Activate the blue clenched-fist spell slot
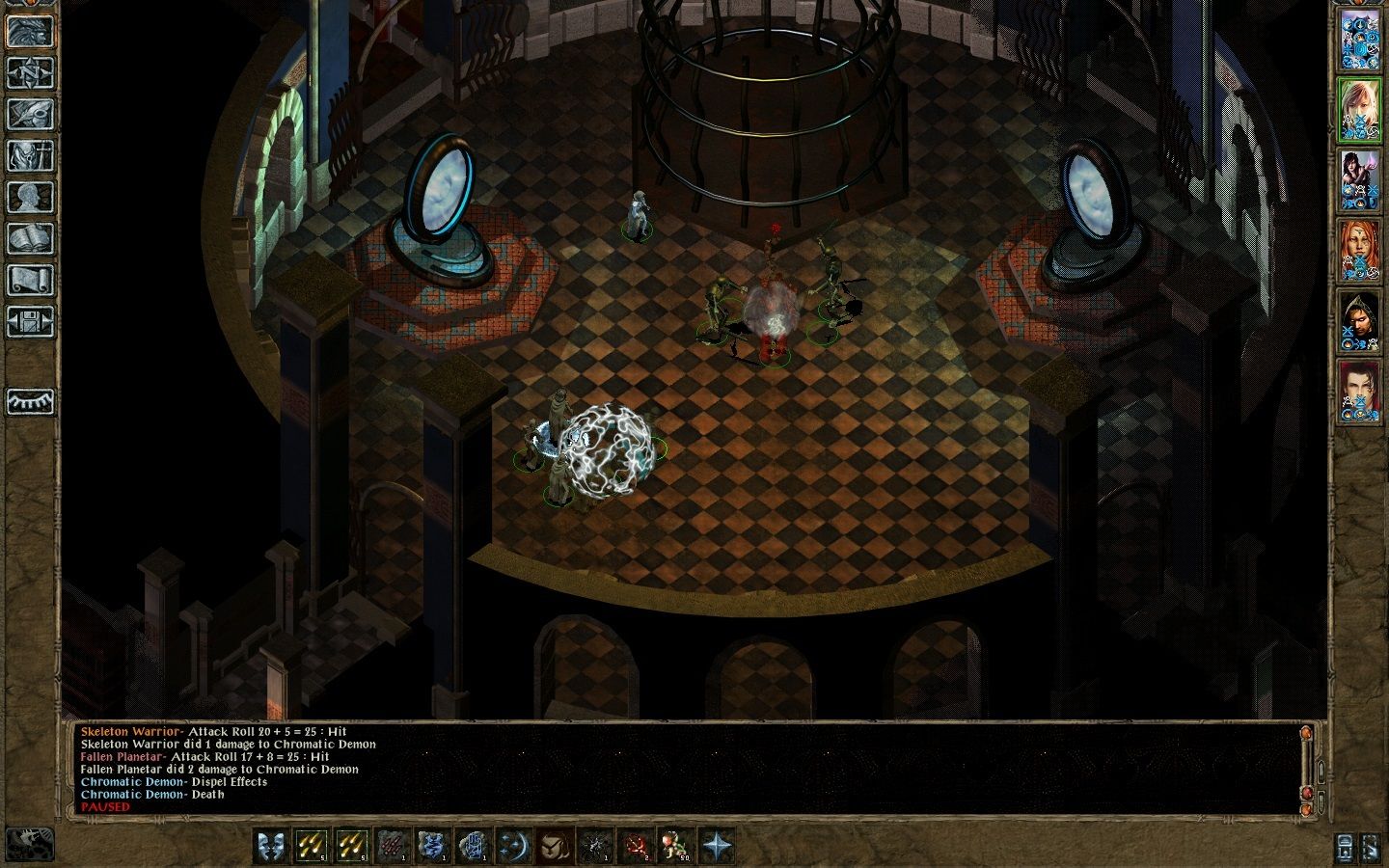The height and width of the screenshot is (868, 1389). 474,846
